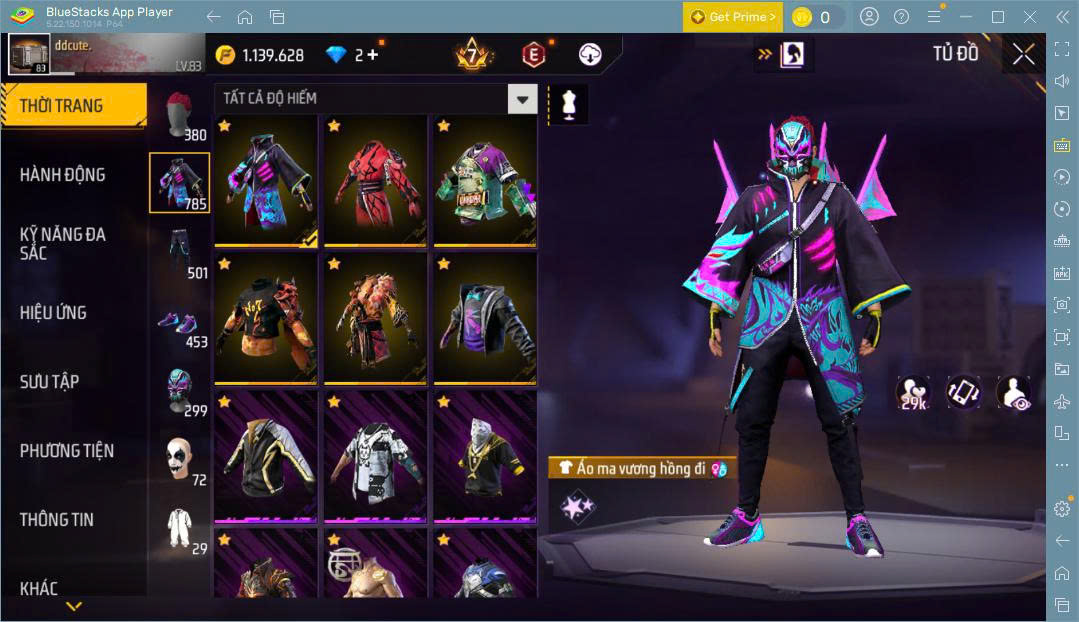Open the rarity filter dropdown
Viewport: 1079px width, 622px height.
pyautogui.click(x=522, y=99)
